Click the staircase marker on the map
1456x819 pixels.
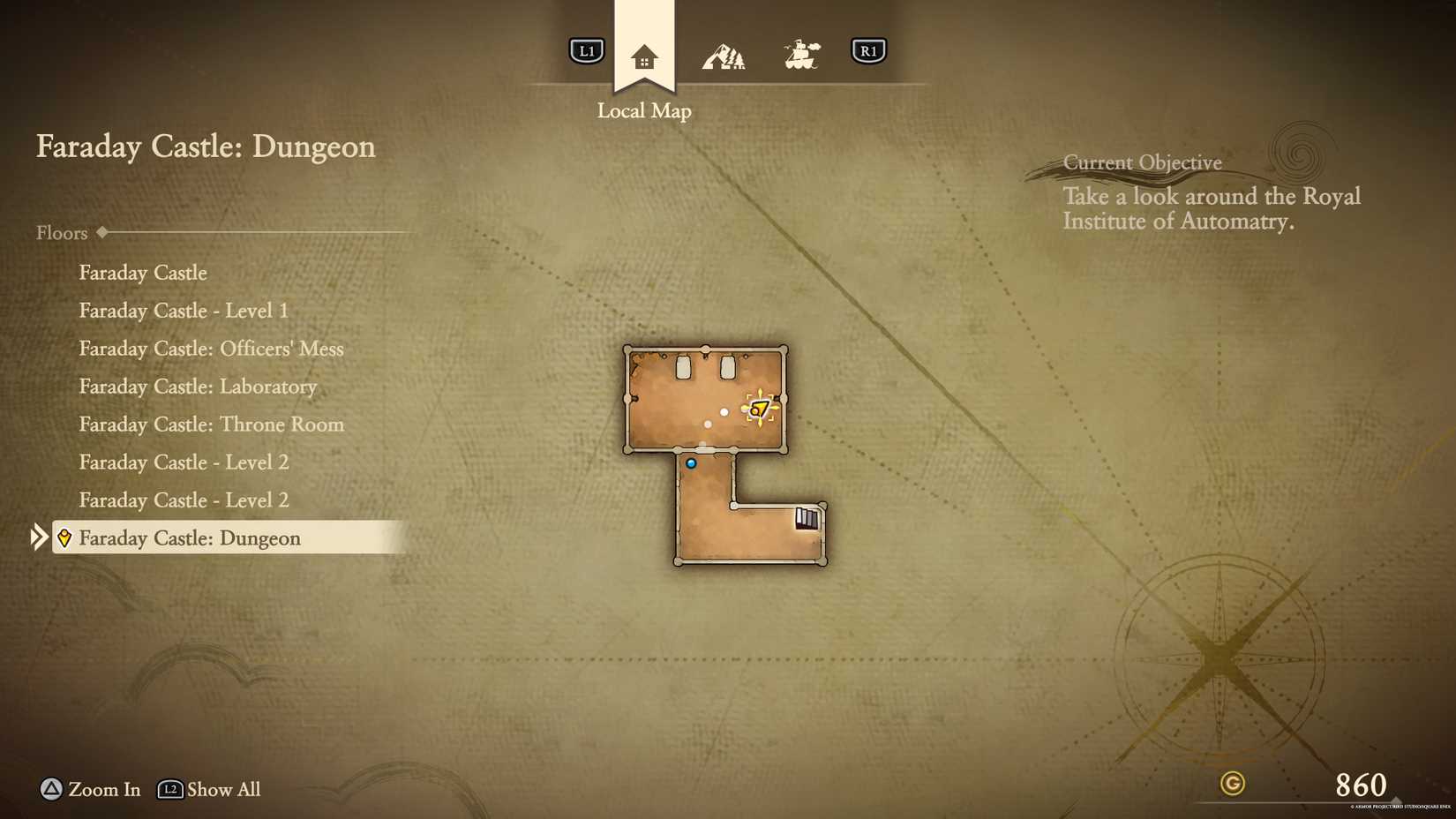807,518
